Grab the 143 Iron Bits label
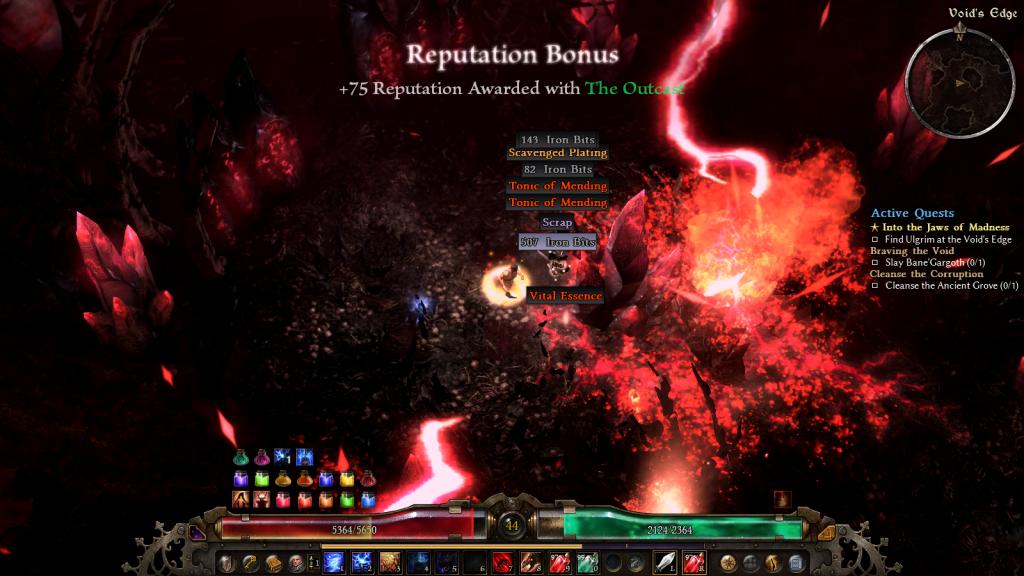1024x576 pixels. pos(557,141)
